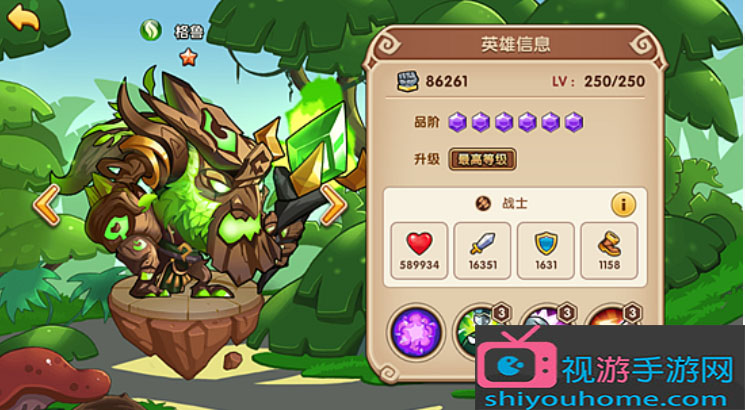The image size is (745, 410).
Task: Select the purple star skill icon
Action: point(415,332)
